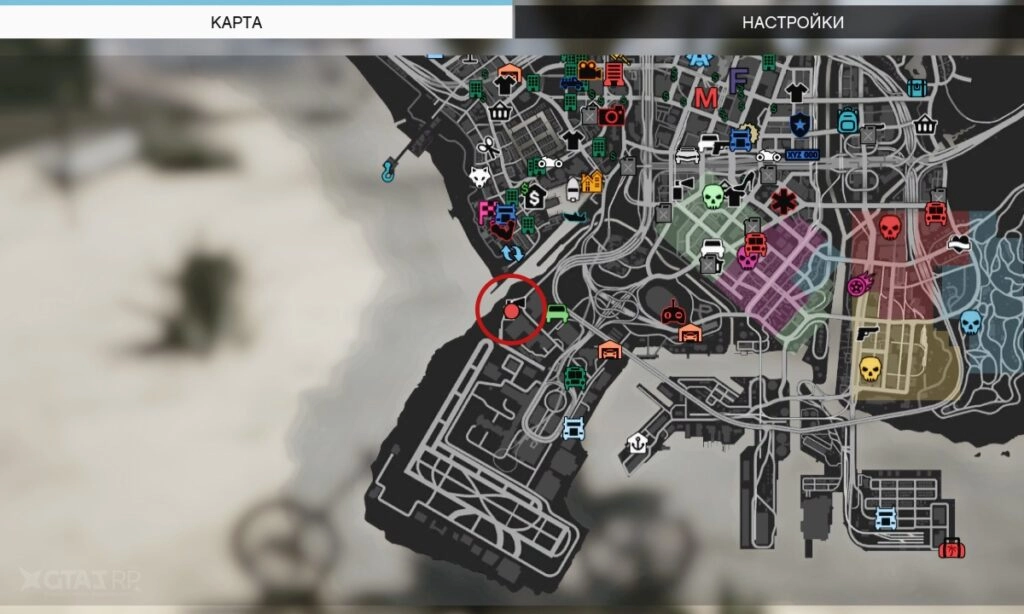This screenshot has width=1024, height=614.
Task: Click the scissors barber shop marker
Action: [x=487, y=146]
